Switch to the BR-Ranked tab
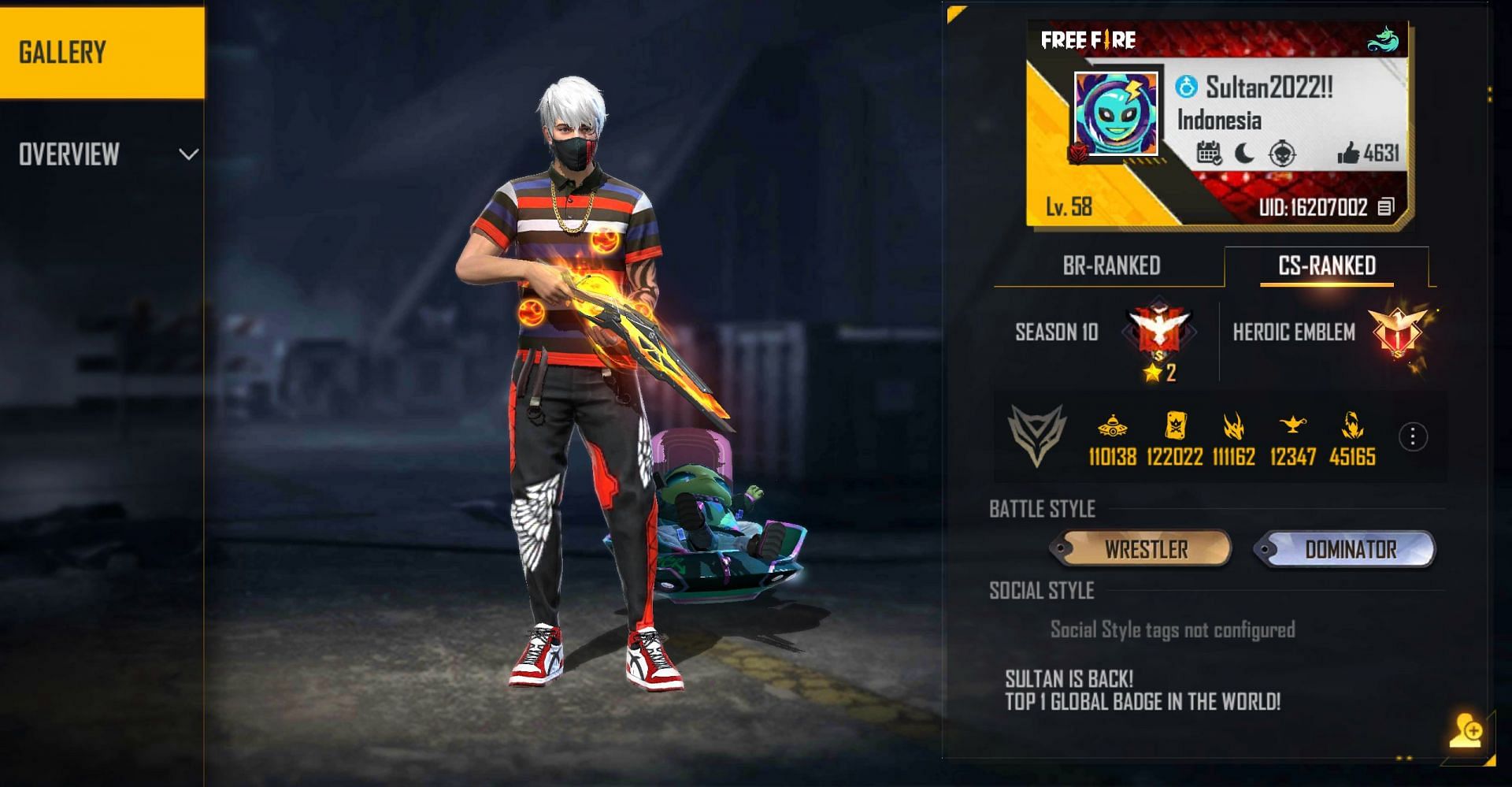The width and height of the screenshot is (1512, 787). (1110, 266)
